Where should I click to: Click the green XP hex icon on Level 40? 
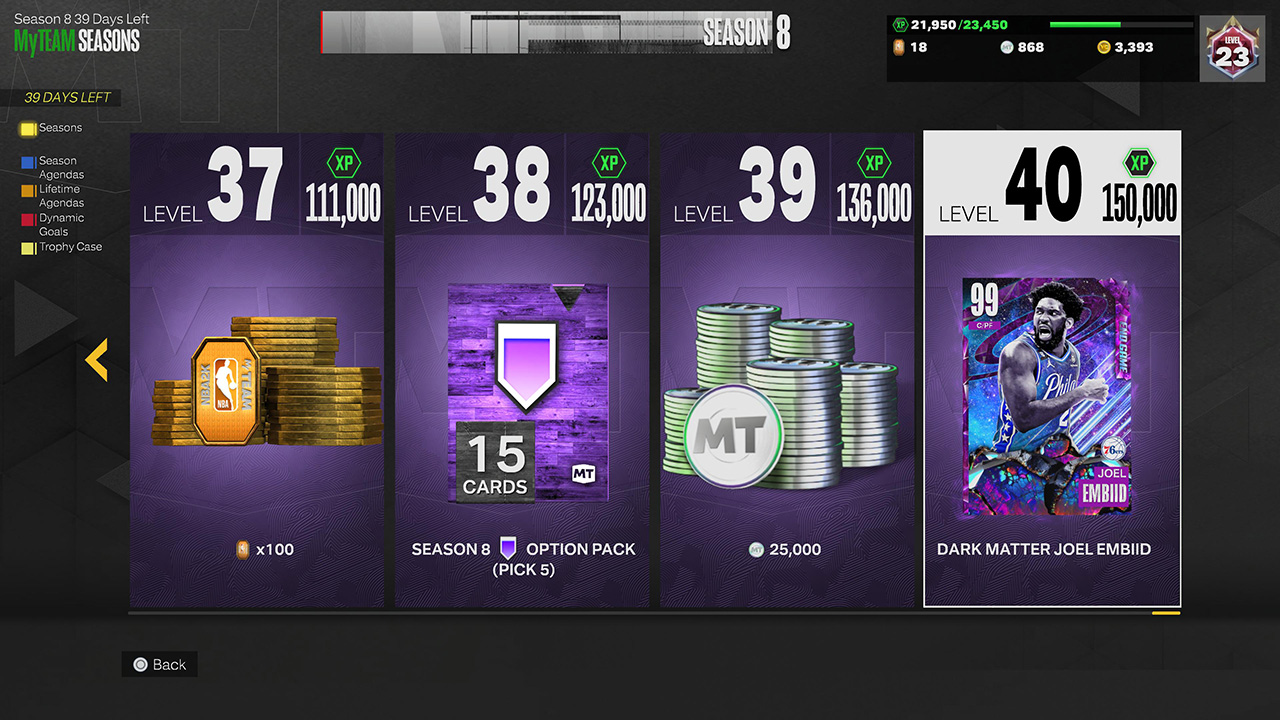pyautogui.click(x=1139, y=163)
